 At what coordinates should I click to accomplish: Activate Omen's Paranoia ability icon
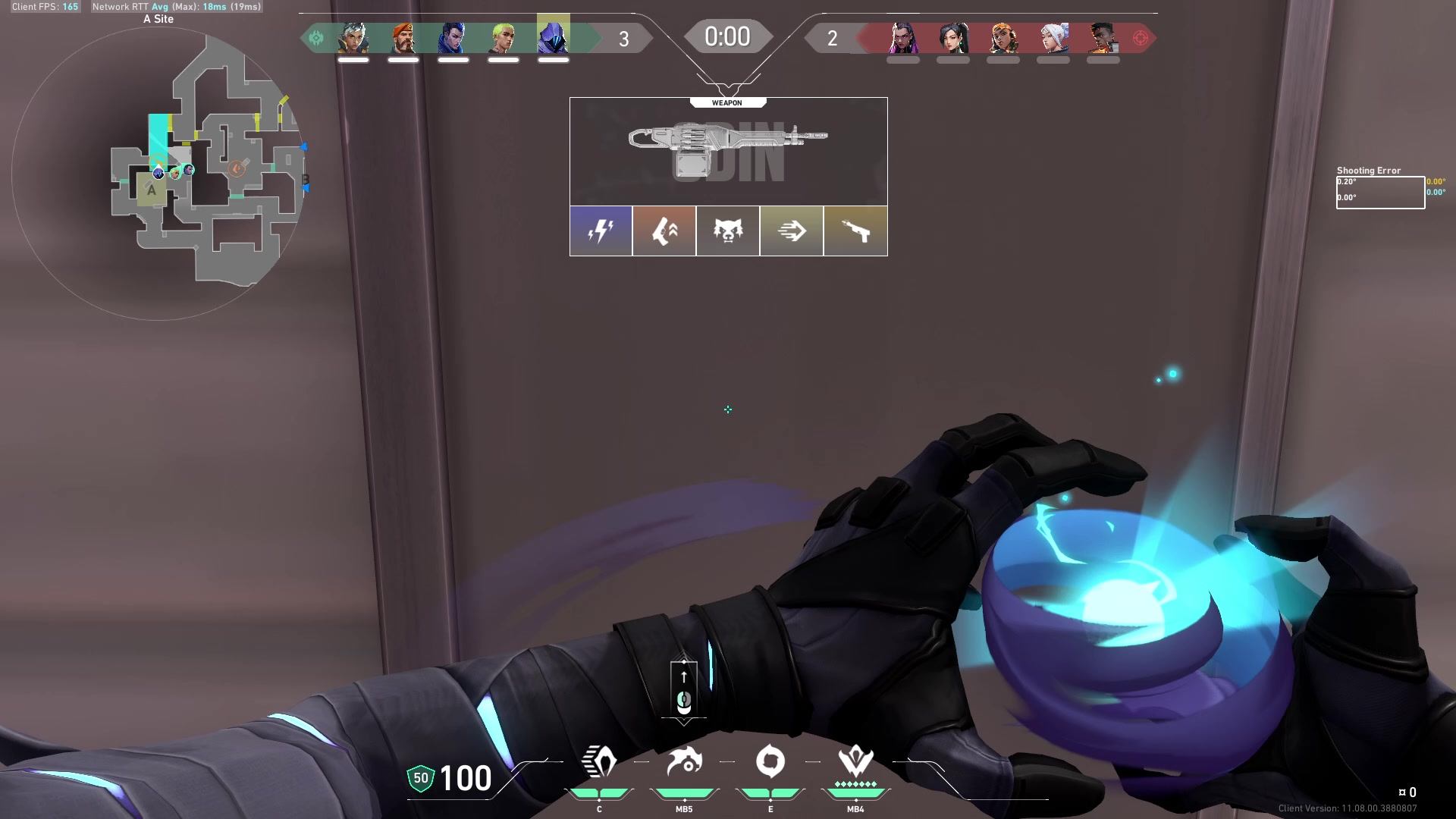[x=684, y=762]
